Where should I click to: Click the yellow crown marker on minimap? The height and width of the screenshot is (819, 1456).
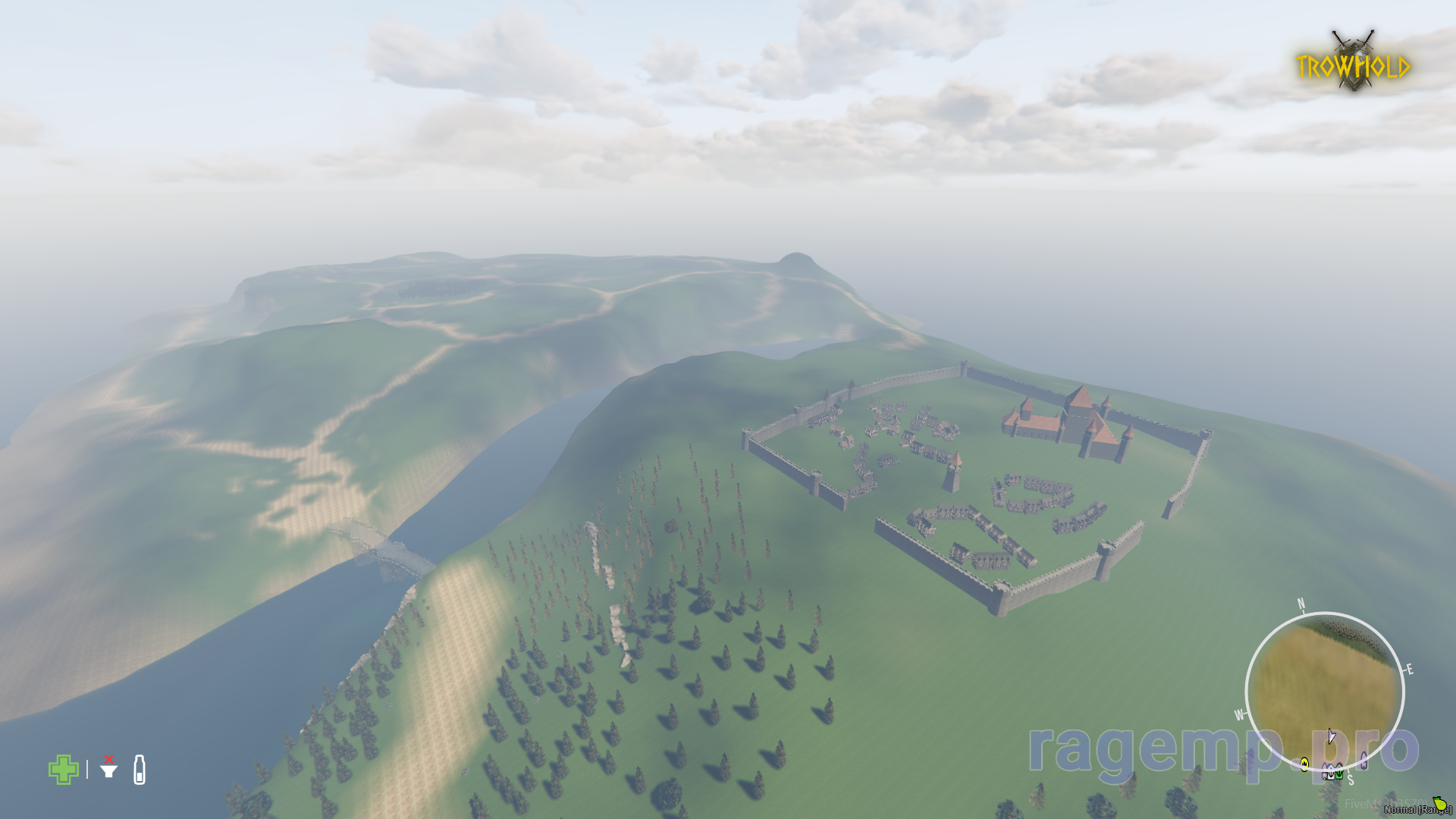click(x=1304, y=764)
